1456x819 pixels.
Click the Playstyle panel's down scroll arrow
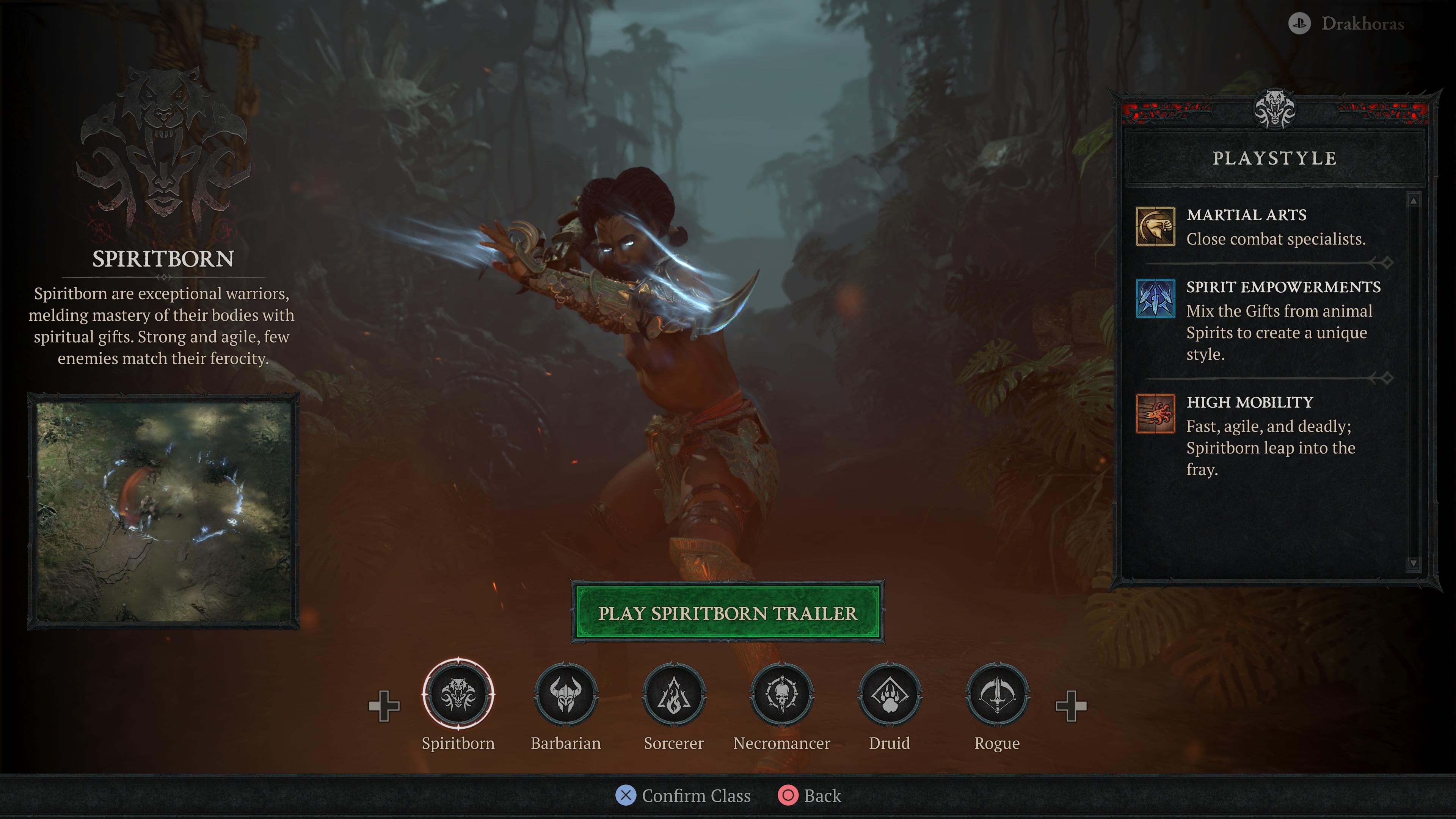pyautogui.click(x=1413, y=563)
